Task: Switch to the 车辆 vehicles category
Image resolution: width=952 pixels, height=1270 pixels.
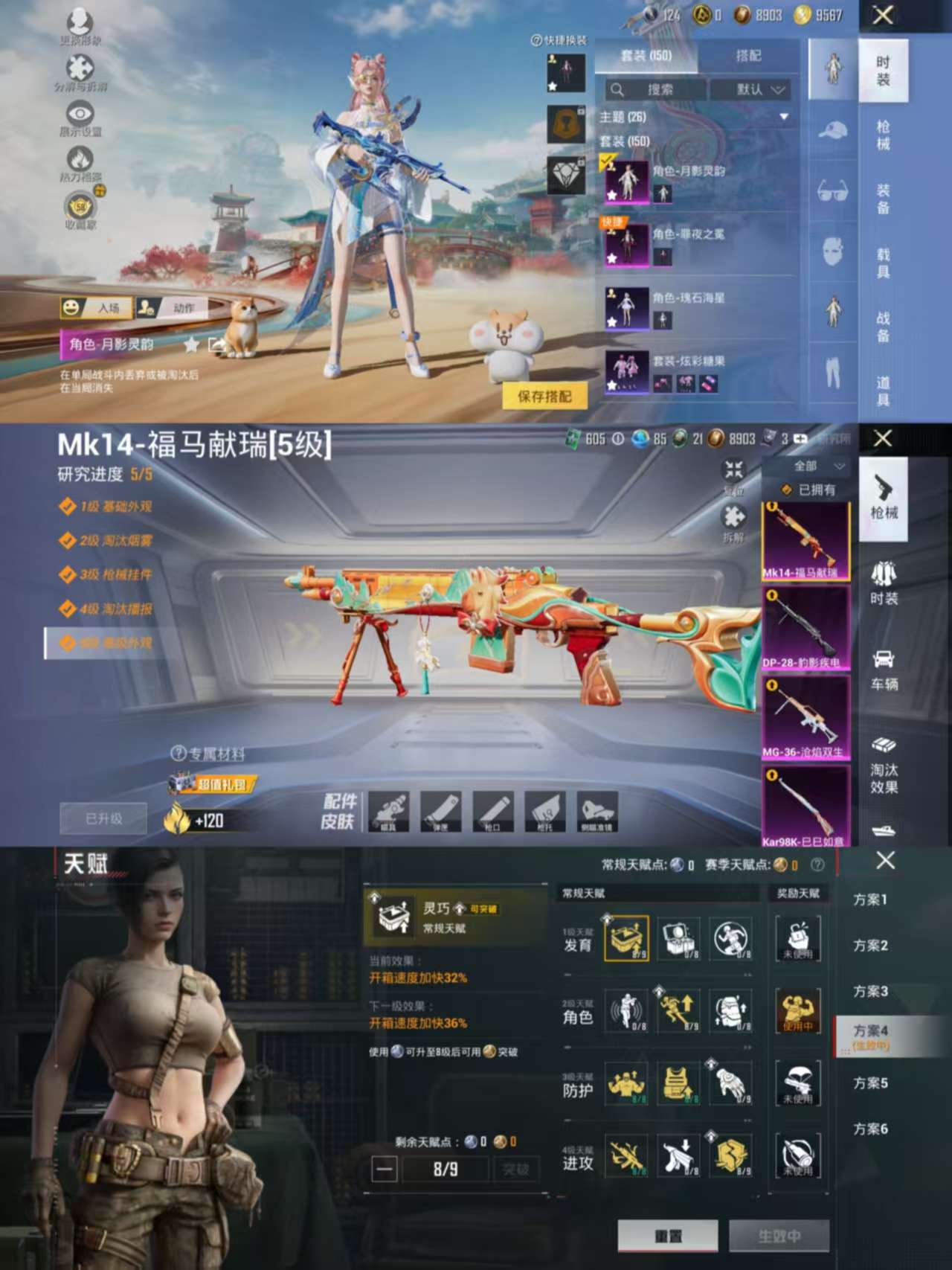Action: (x=884, y=670)
